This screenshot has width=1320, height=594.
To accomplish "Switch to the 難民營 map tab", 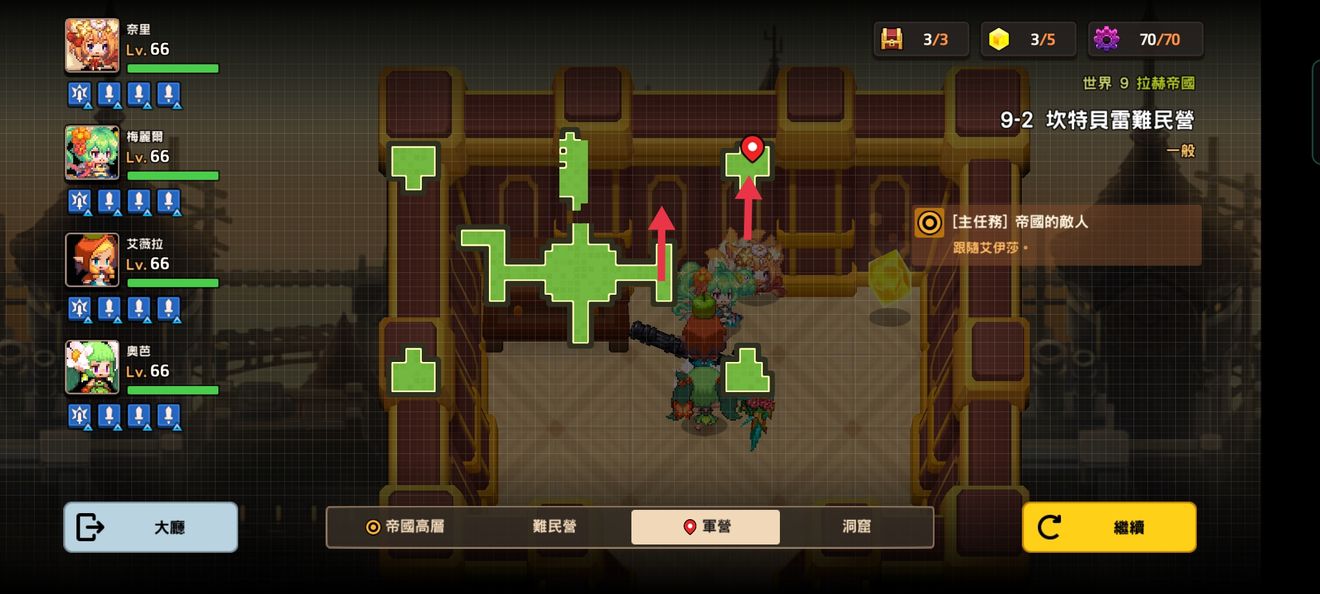I will pos(554,526).
